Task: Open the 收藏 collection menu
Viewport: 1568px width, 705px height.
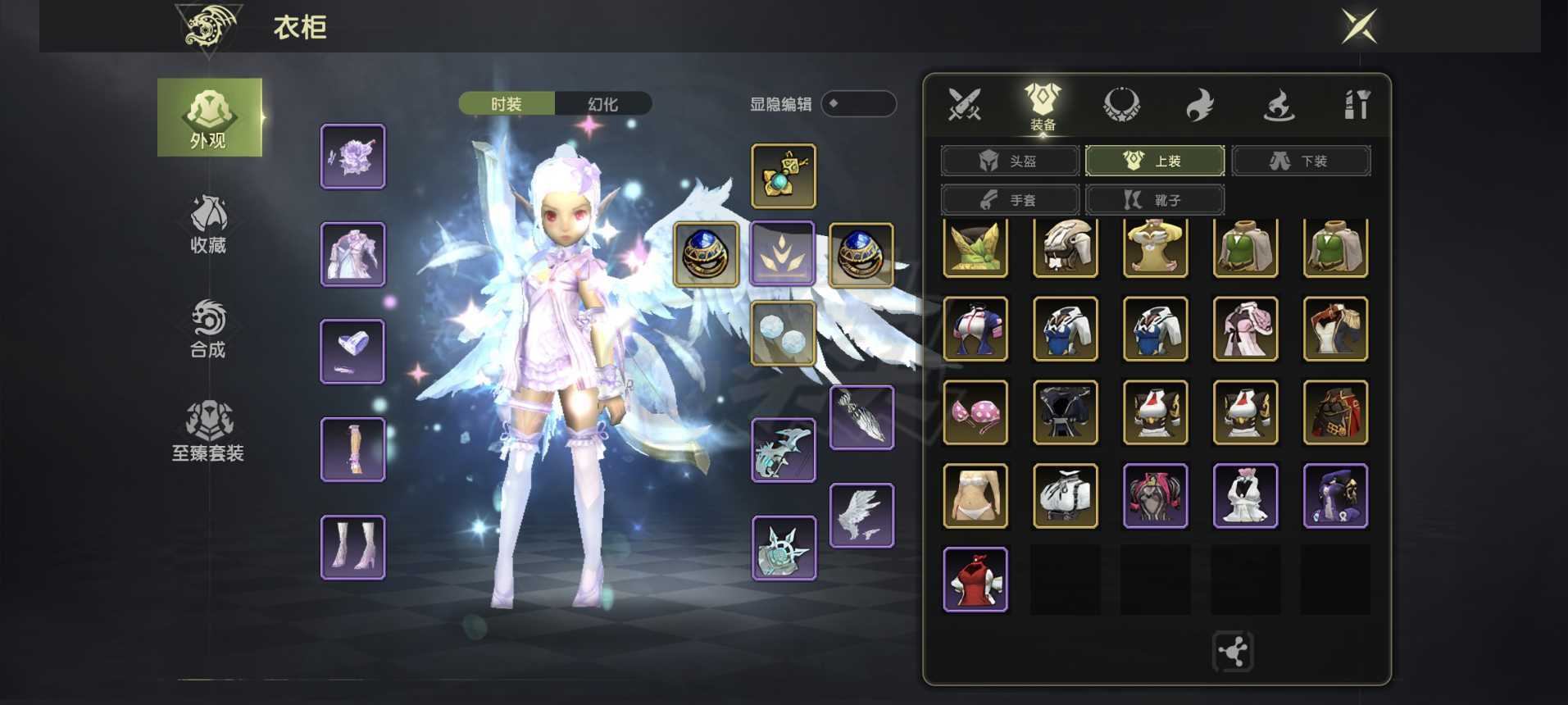Action: [208, 223]
